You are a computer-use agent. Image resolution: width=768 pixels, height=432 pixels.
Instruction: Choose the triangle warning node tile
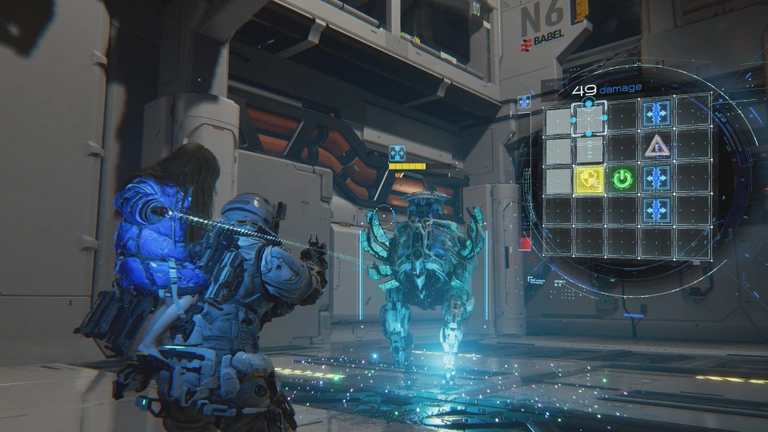click(657, 147)
